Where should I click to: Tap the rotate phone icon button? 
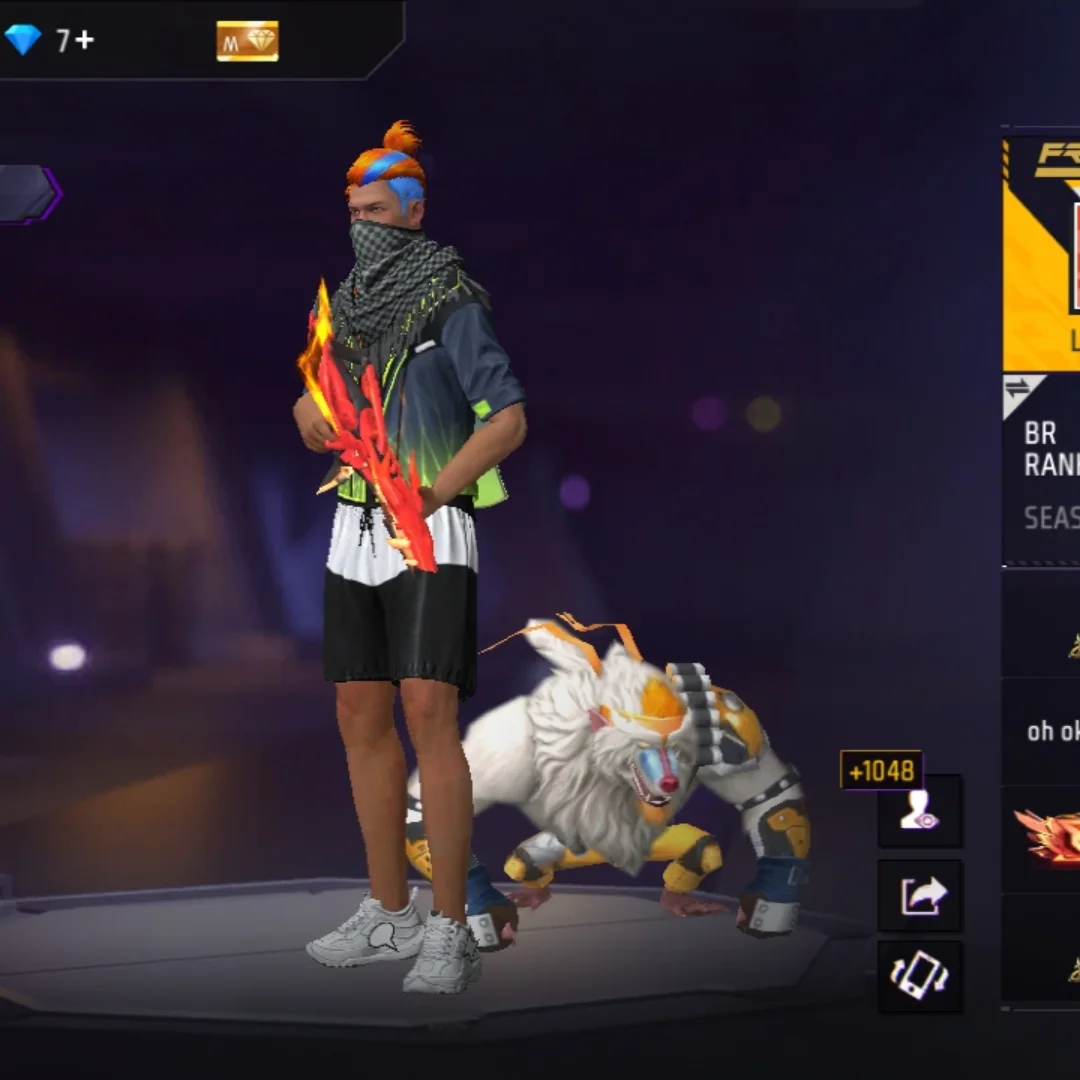(x=920, y=977)
